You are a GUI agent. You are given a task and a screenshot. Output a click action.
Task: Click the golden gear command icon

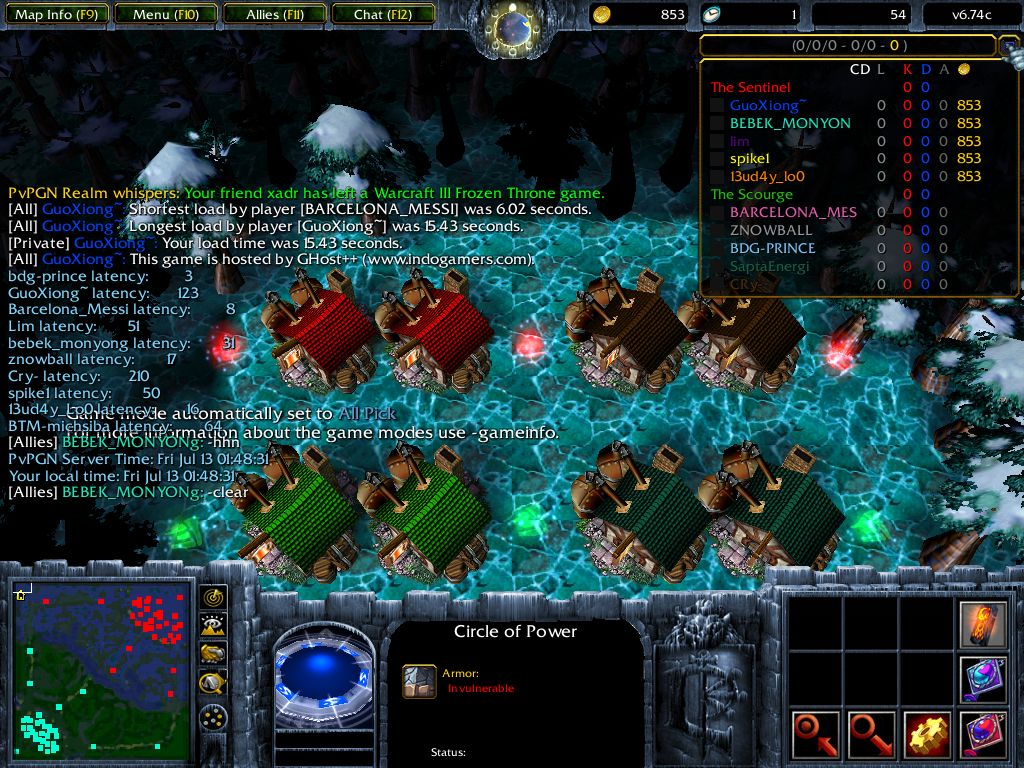click(x=927, y=735)
